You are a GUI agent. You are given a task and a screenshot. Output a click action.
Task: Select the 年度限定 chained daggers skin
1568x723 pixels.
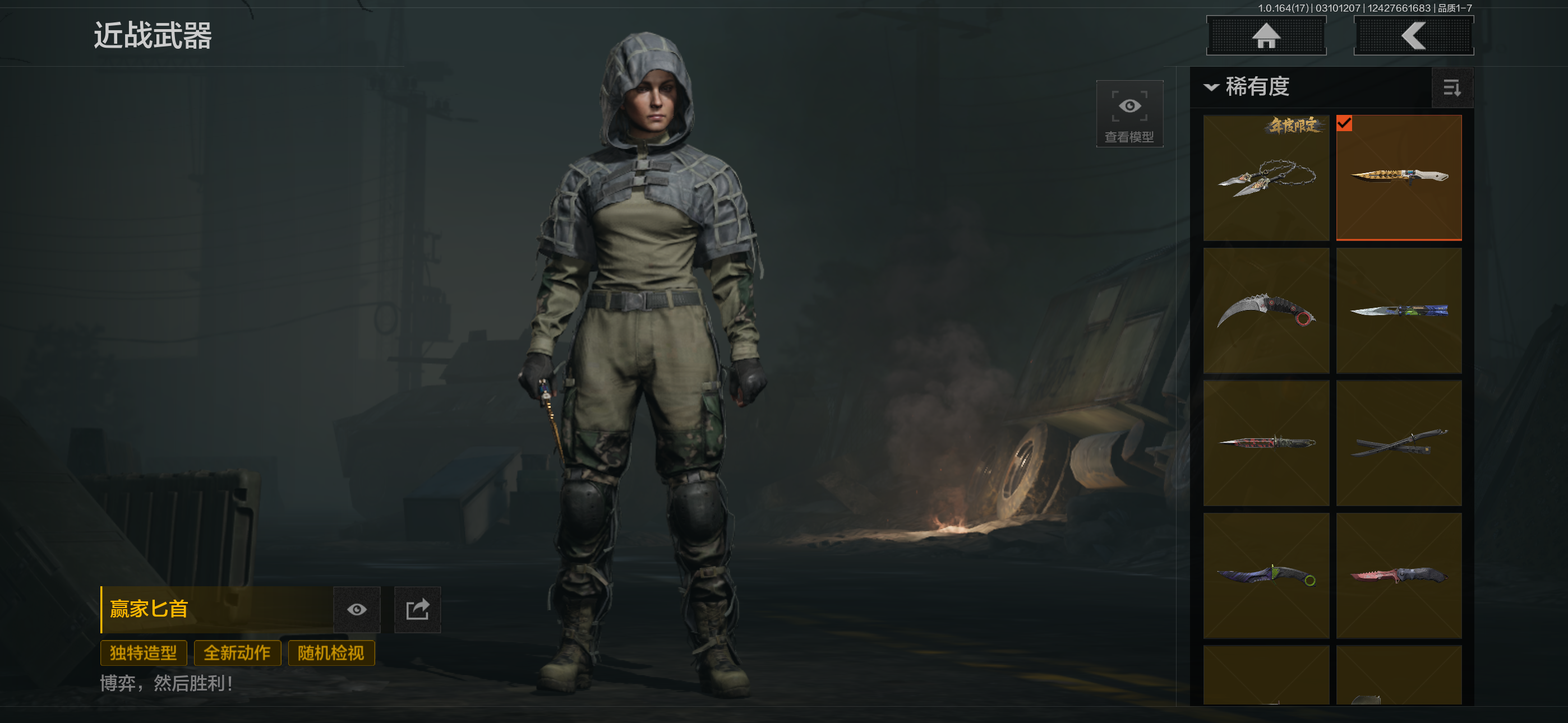click(x=1266, y=178)
